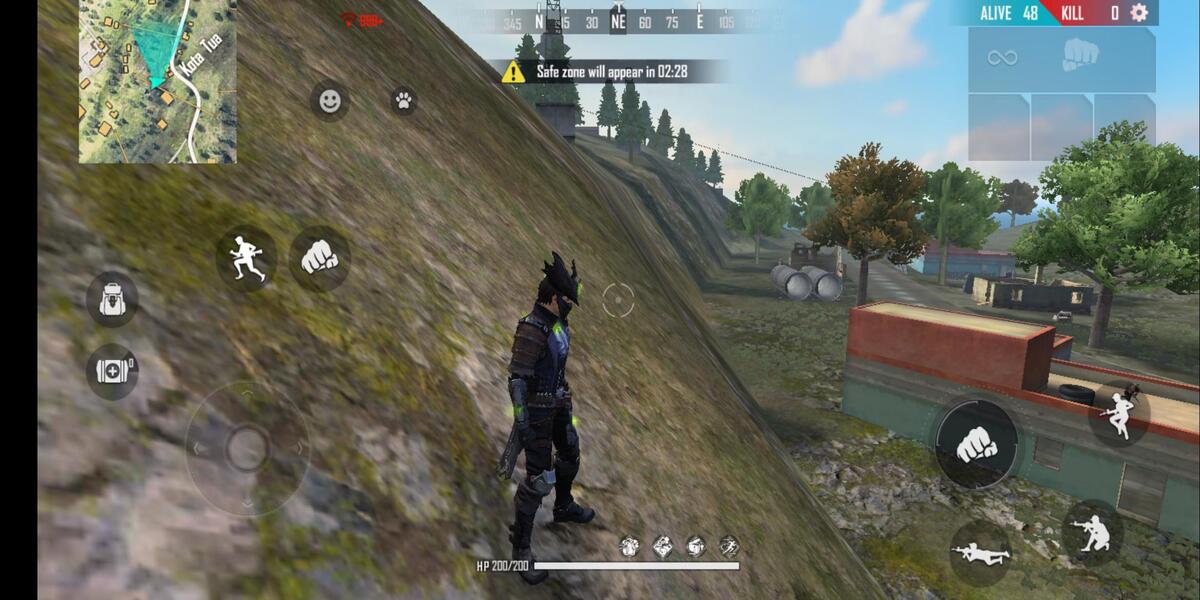The image size is (1200, 600).
Task: Select the infinity symbol weapon slot
Action: coord(1002,57)
